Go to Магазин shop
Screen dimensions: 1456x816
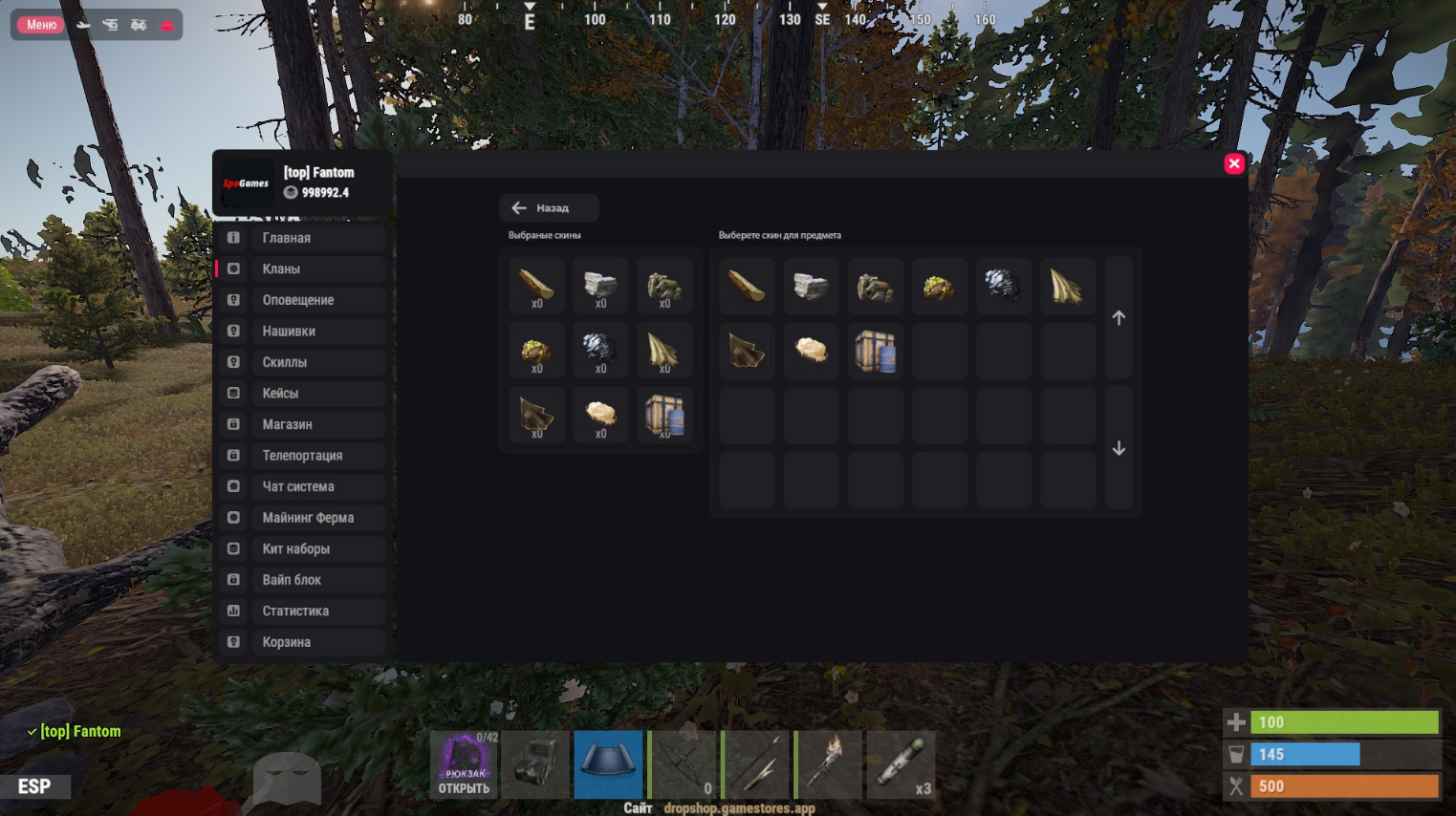pos(301,424)
